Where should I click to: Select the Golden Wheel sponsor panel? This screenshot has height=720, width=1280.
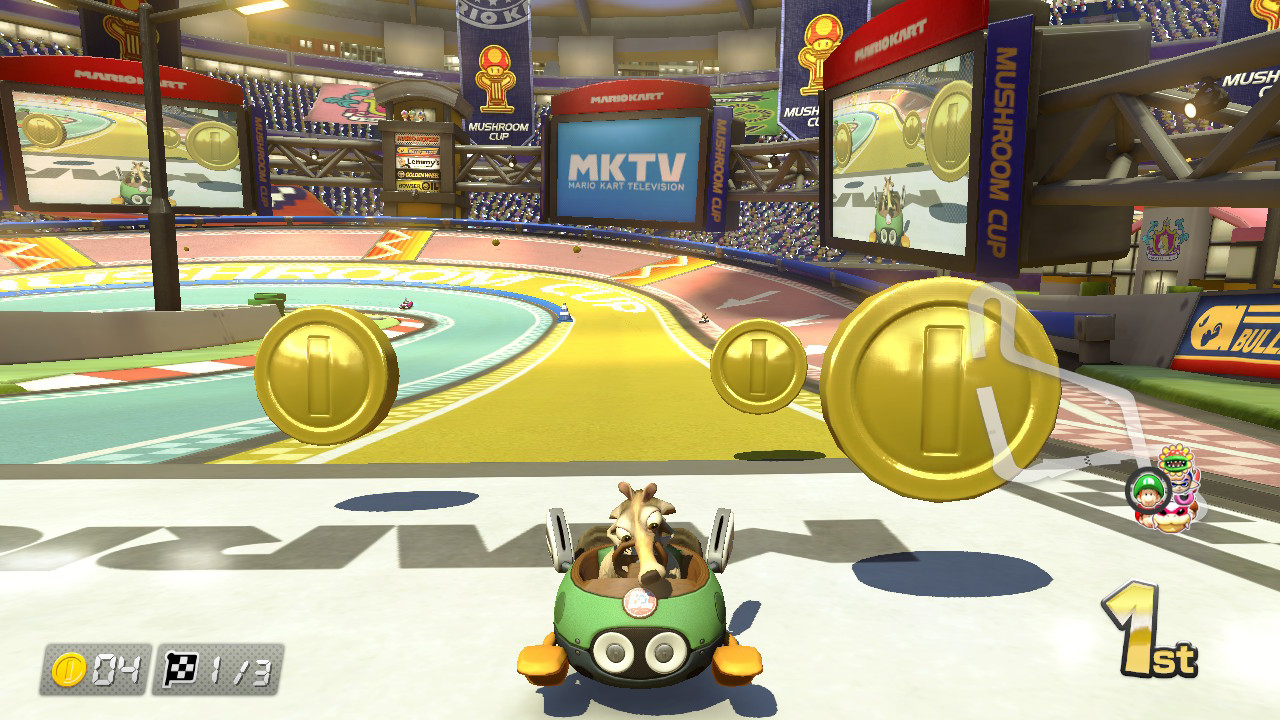[418, 174]
